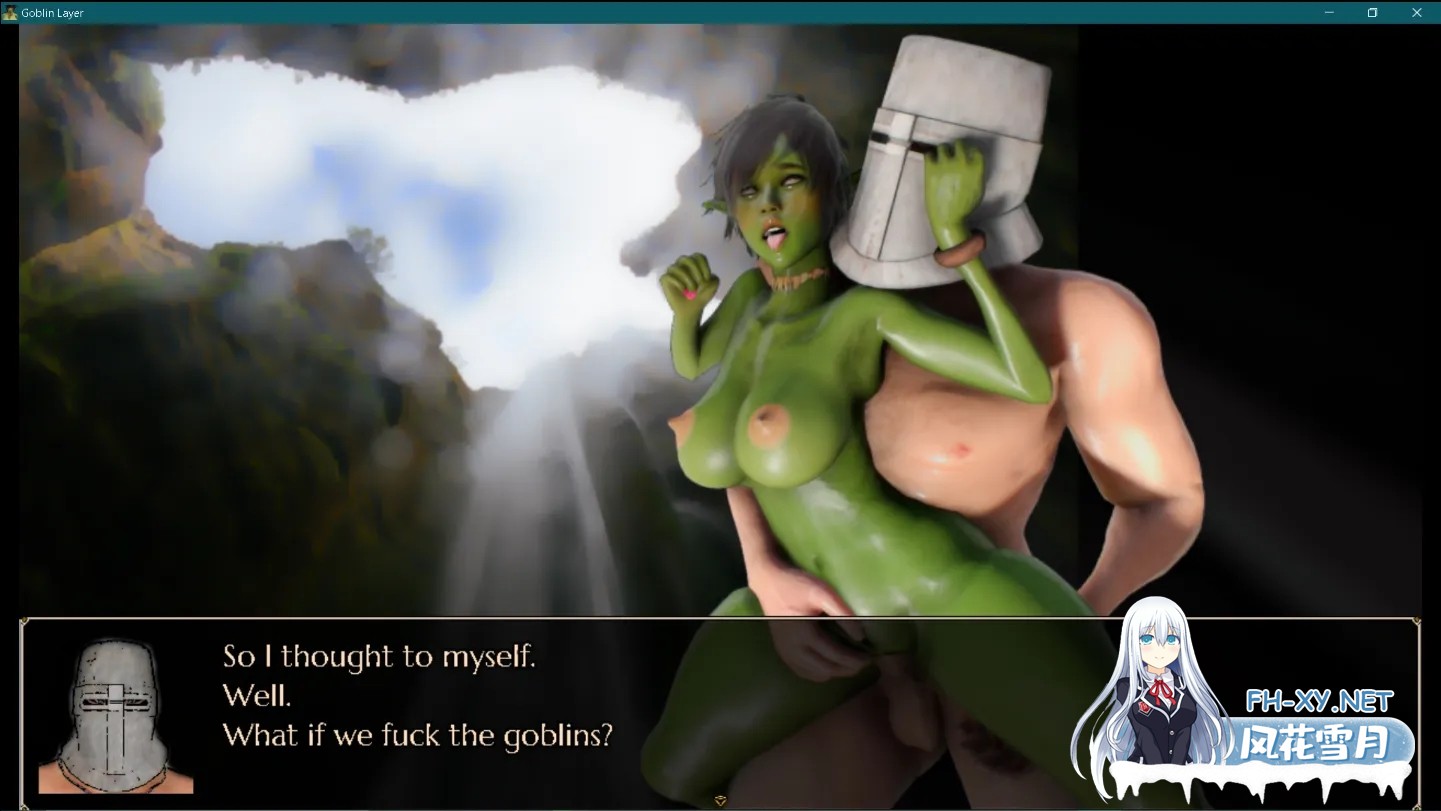Click the gold continue arrow below the dialogue
1441x811 pixels.
click(719, 800)
